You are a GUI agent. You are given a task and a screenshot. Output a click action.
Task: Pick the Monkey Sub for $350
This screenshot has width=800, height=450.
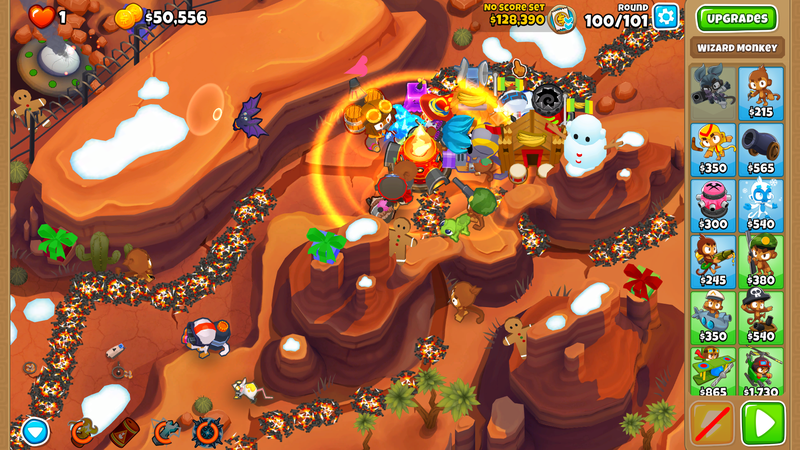tap(712, 317)
